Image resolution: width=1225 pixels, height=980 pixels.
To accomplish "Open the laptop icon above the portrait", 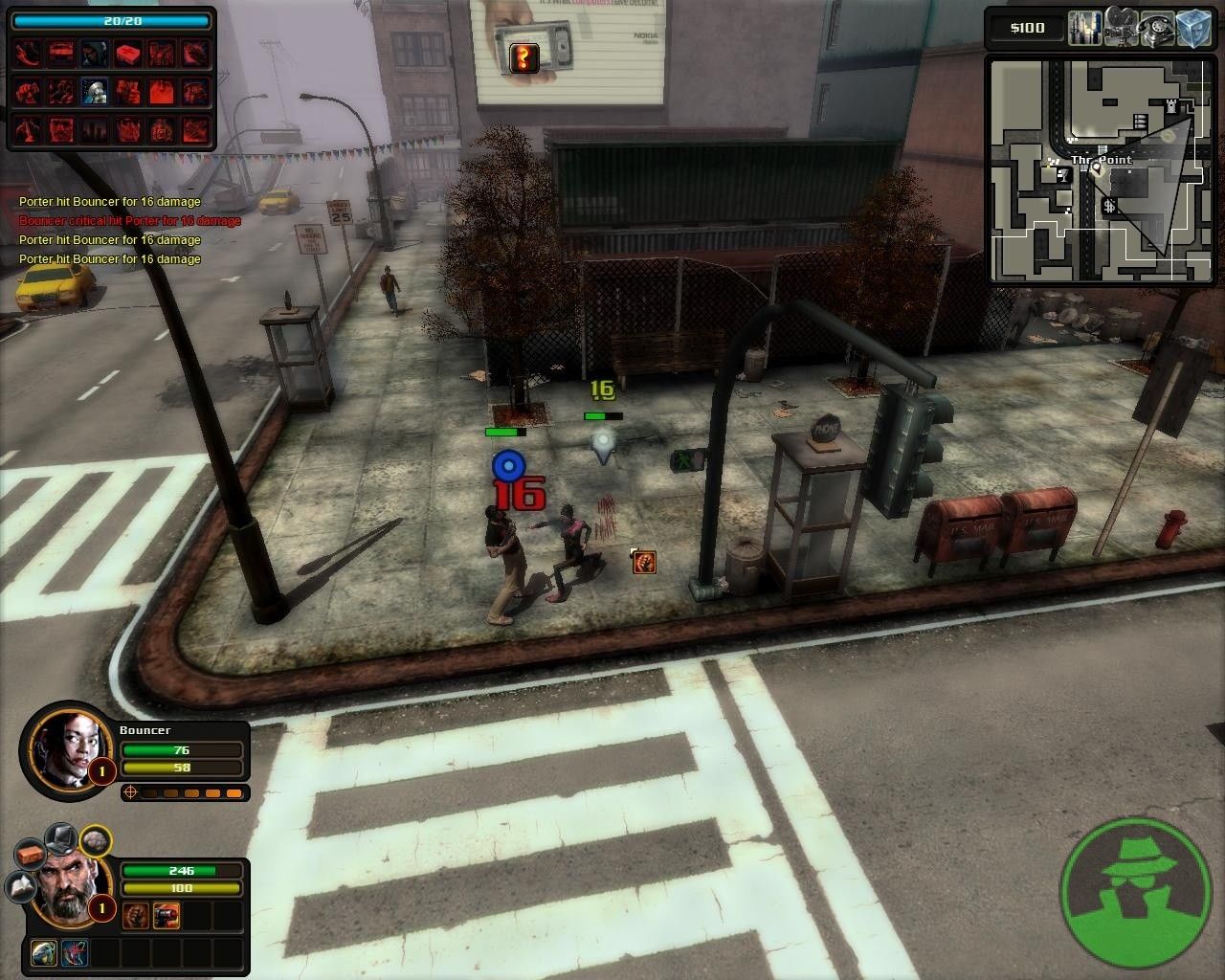I will pyautogui.click(x=61, y=838).
